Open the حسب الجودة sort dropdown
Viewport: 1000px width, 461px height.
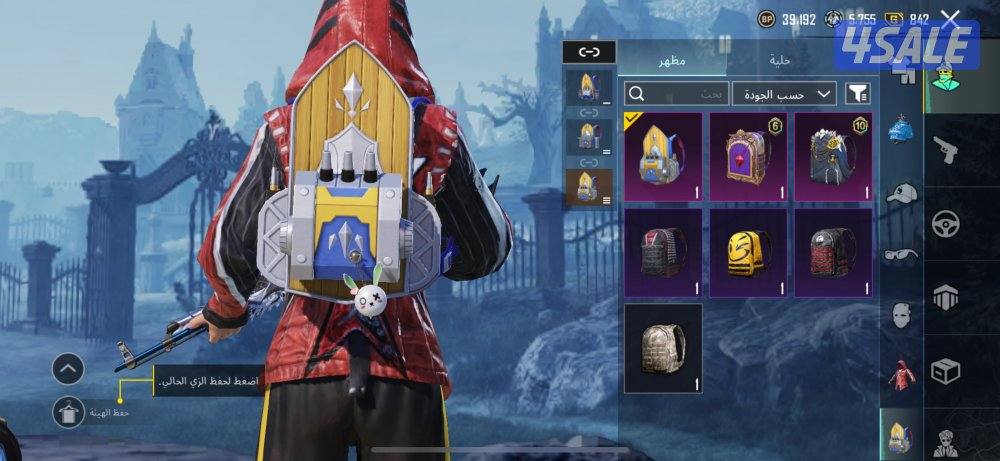coord(785,94)
